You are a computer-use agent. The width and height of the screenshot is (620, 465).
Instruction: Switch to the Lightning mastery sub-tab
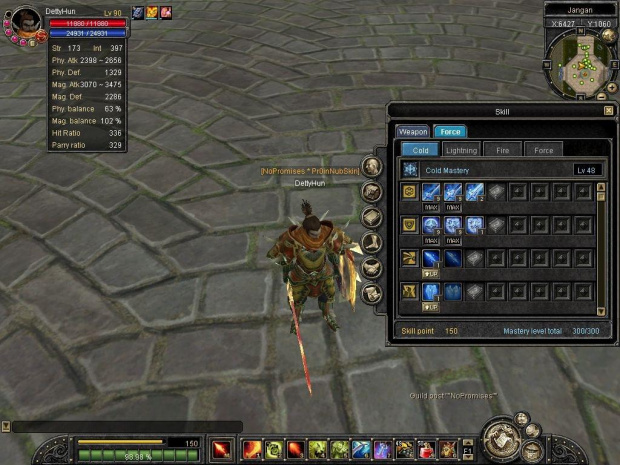tap(461, 150)
